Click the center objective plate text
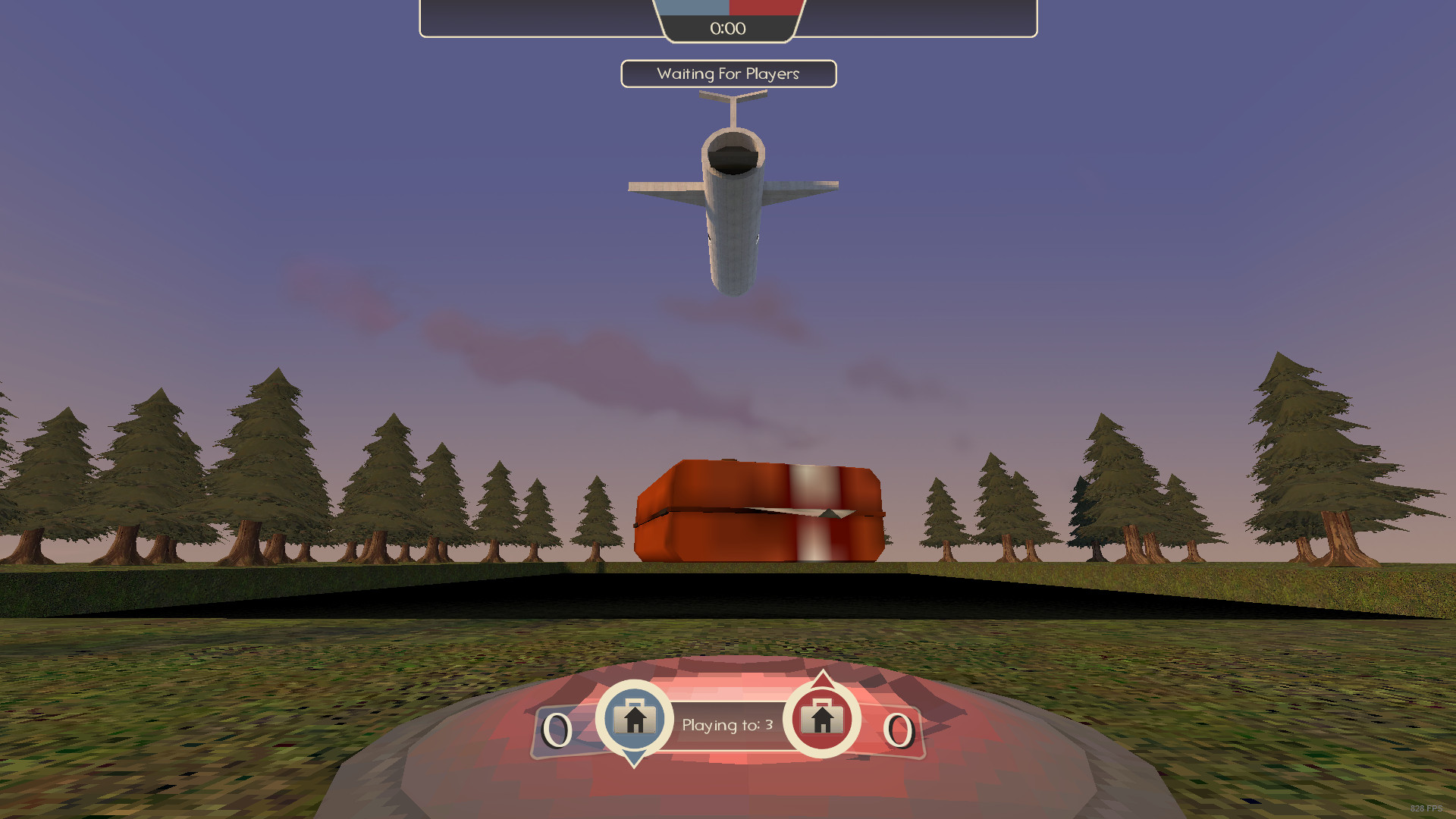 726,725
